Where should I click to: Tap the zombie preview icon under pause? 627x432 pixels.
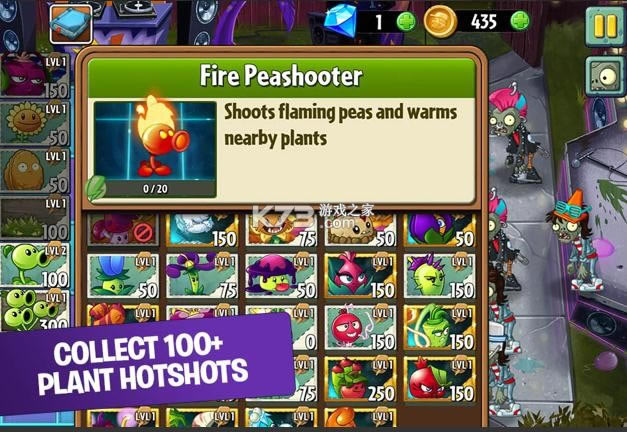603,75
